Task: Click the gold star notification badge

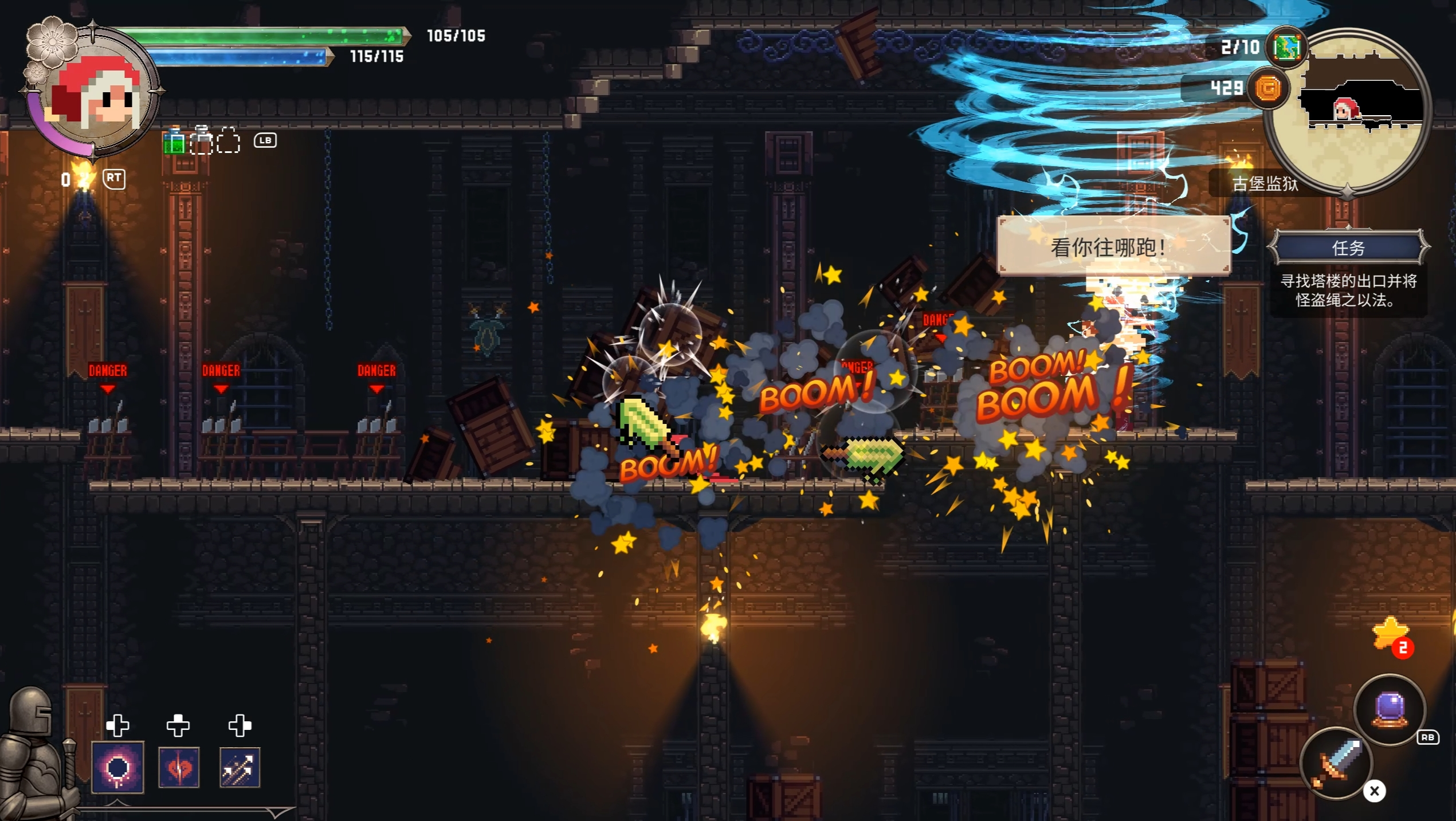Action: pyautogui.click(x=1391, y=636)
